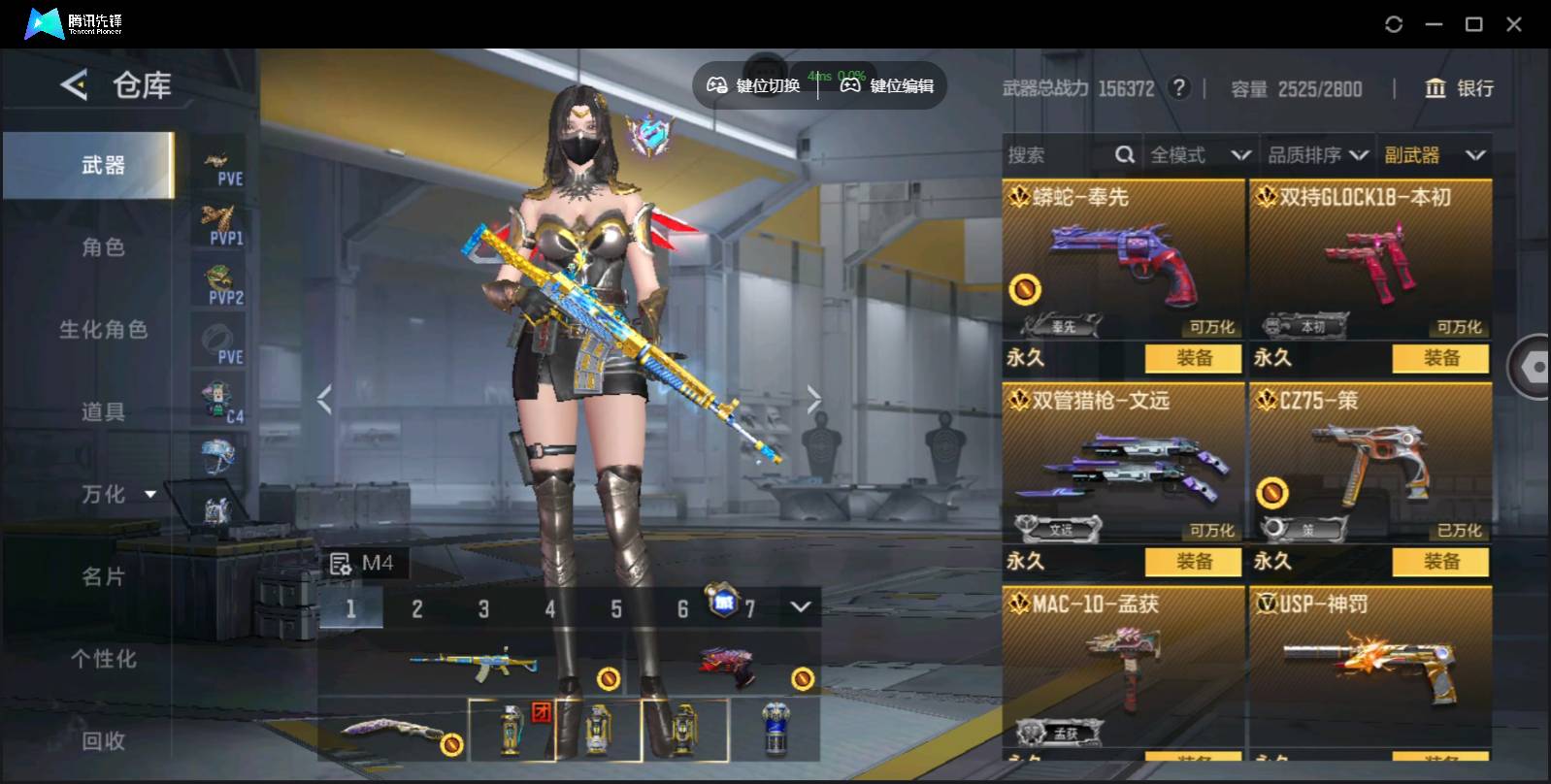Screen dimensions: 1551x784
Task: Select loadout slot number 3
Action: coord(483,609)
